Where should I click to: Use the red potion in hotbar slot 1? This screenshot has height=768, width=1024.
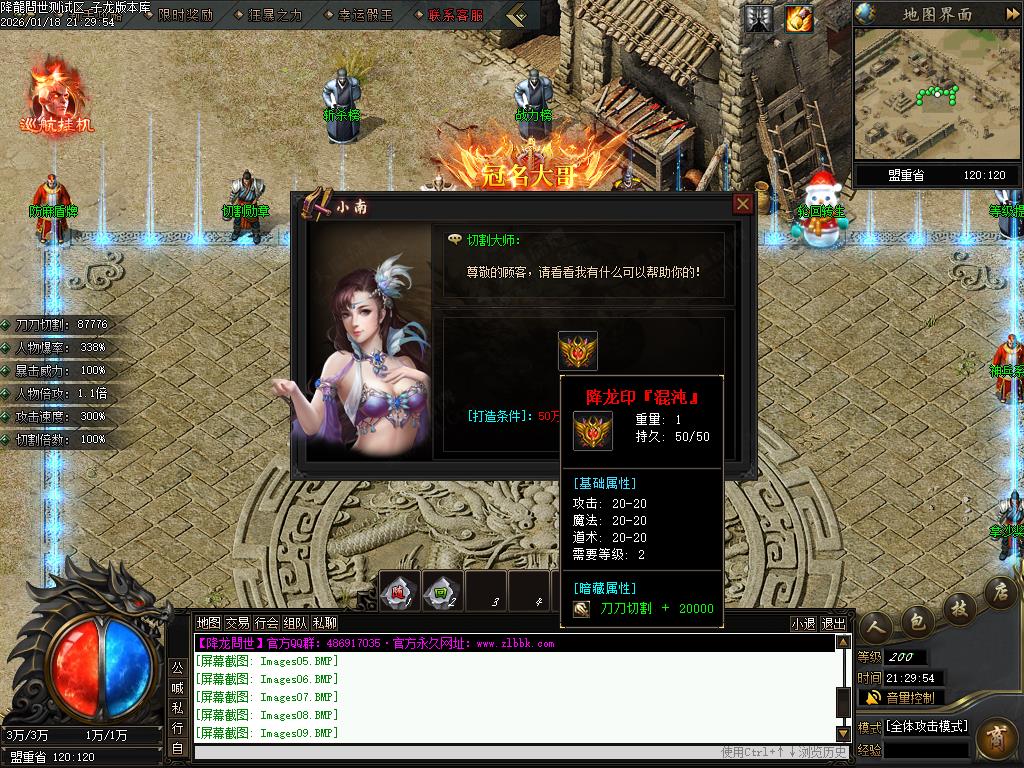pyautogui.click(x=399, y=591)
